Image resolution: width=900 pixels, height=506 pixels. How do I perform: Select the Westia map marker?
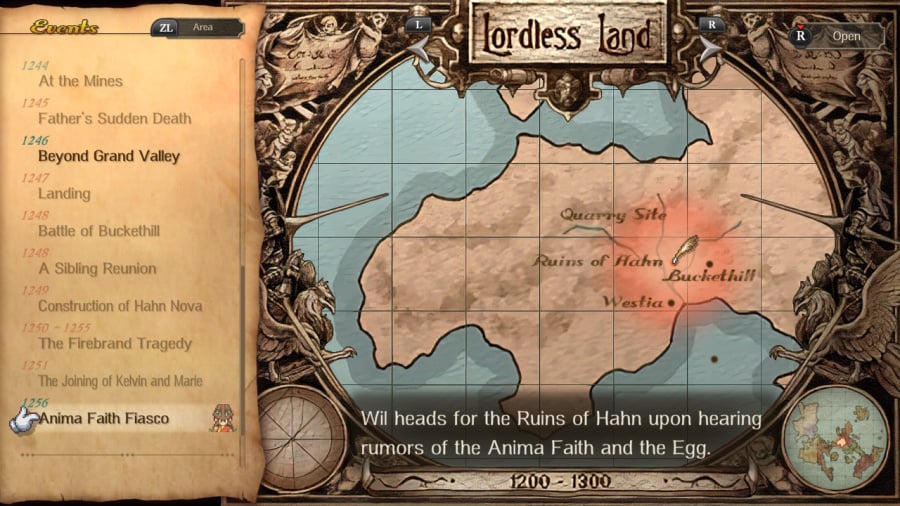click(x=671, y=301)
